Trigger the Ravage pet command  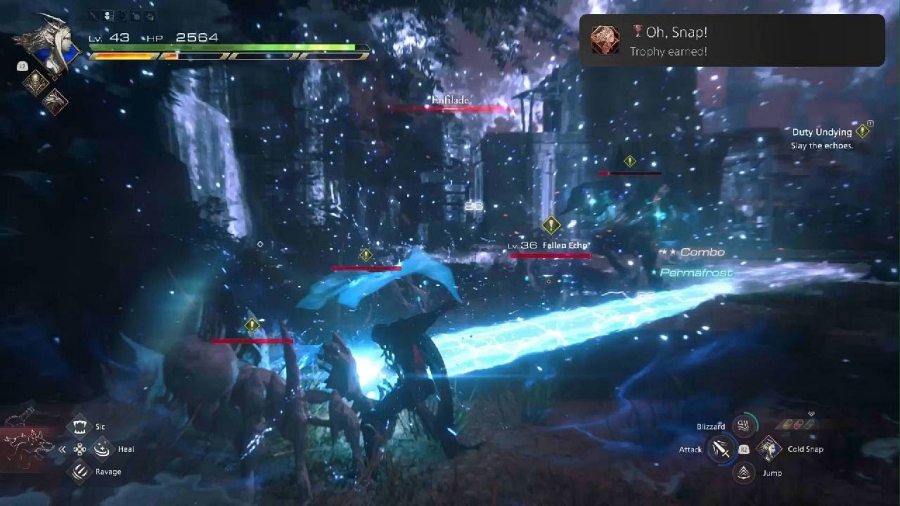[81, 472]
